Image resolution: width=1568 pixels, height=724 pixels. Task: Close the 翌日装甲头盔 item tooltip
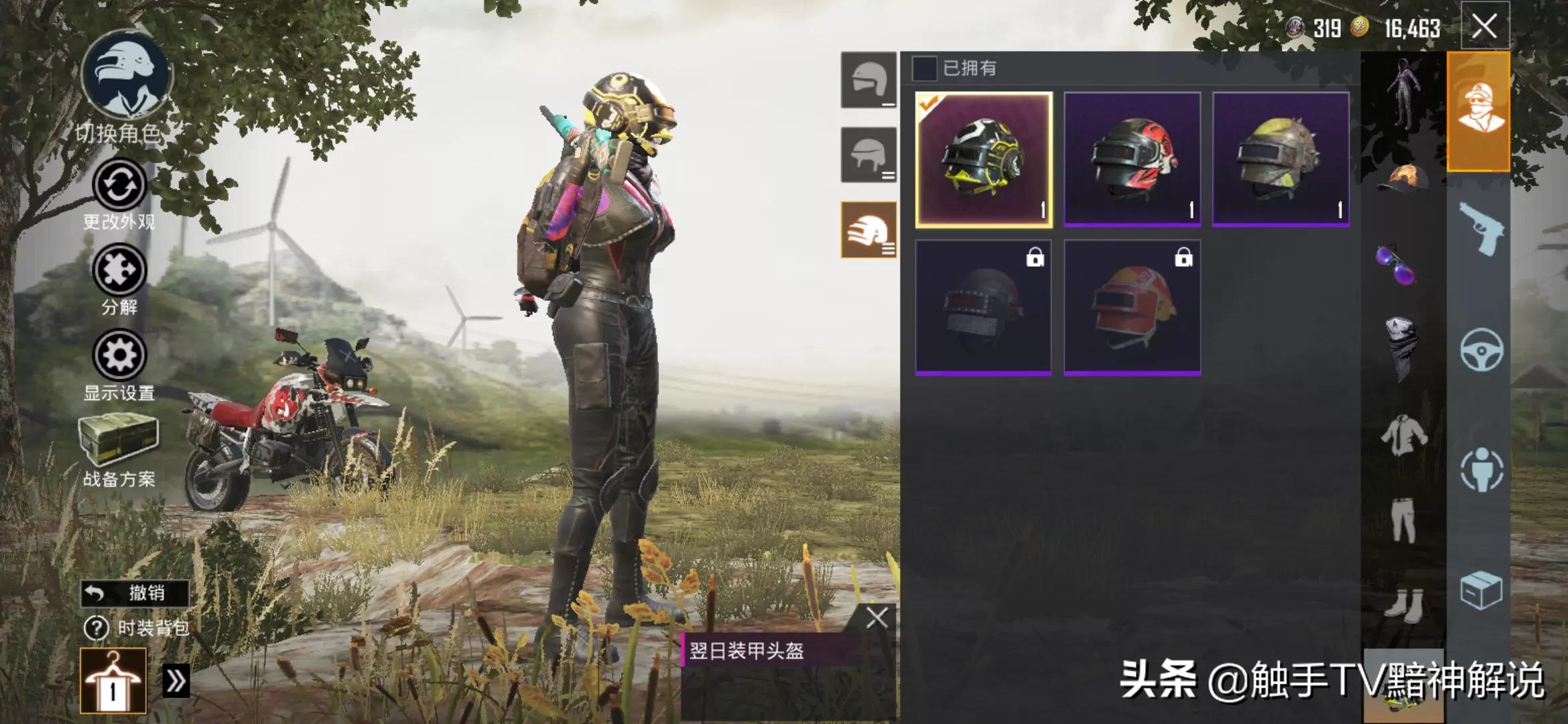click(x=876, y=617)
